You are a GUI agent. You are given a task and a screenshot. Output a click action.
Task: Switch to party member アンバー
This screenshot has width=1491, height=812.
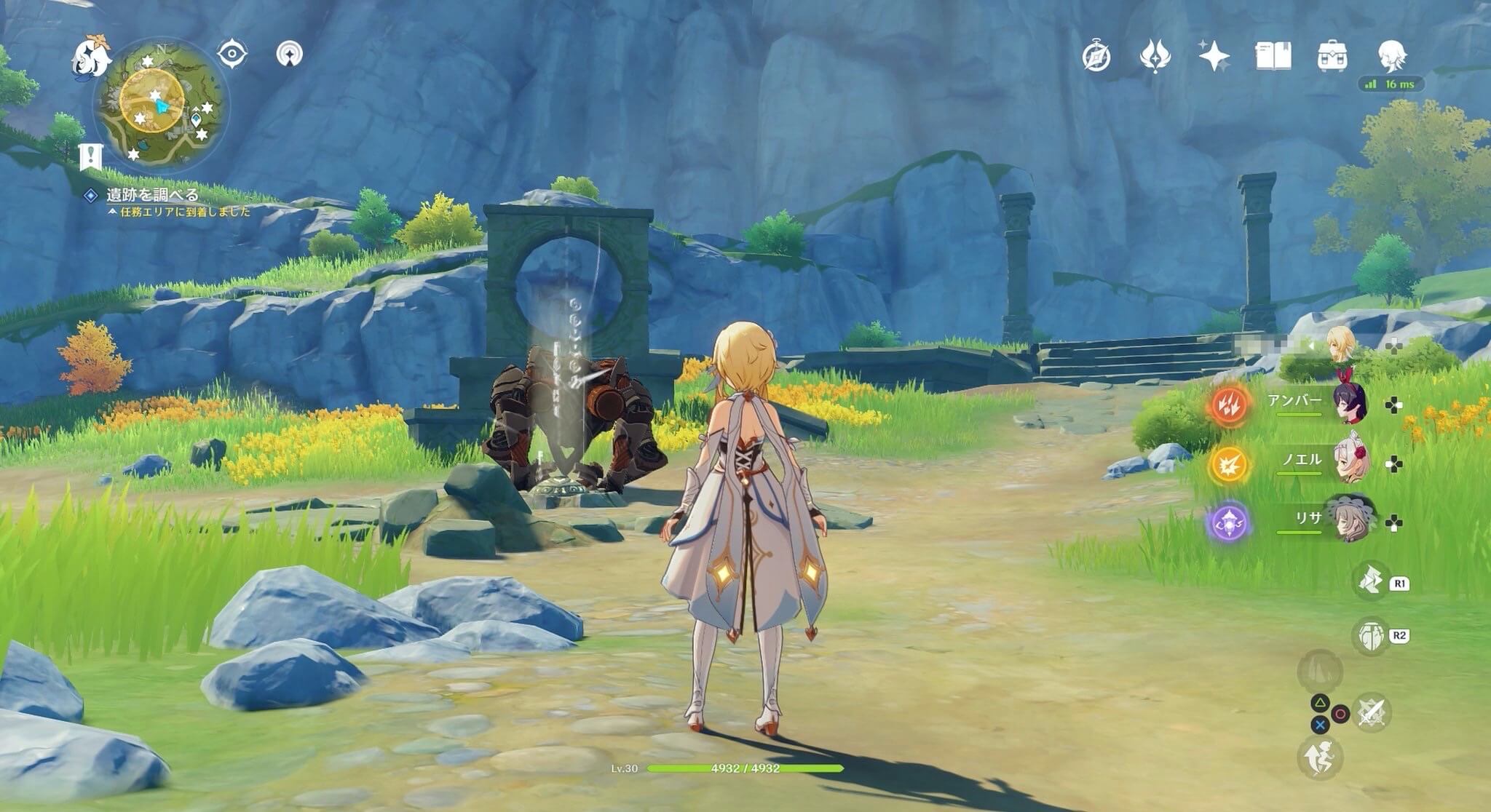click(1349, 403)
